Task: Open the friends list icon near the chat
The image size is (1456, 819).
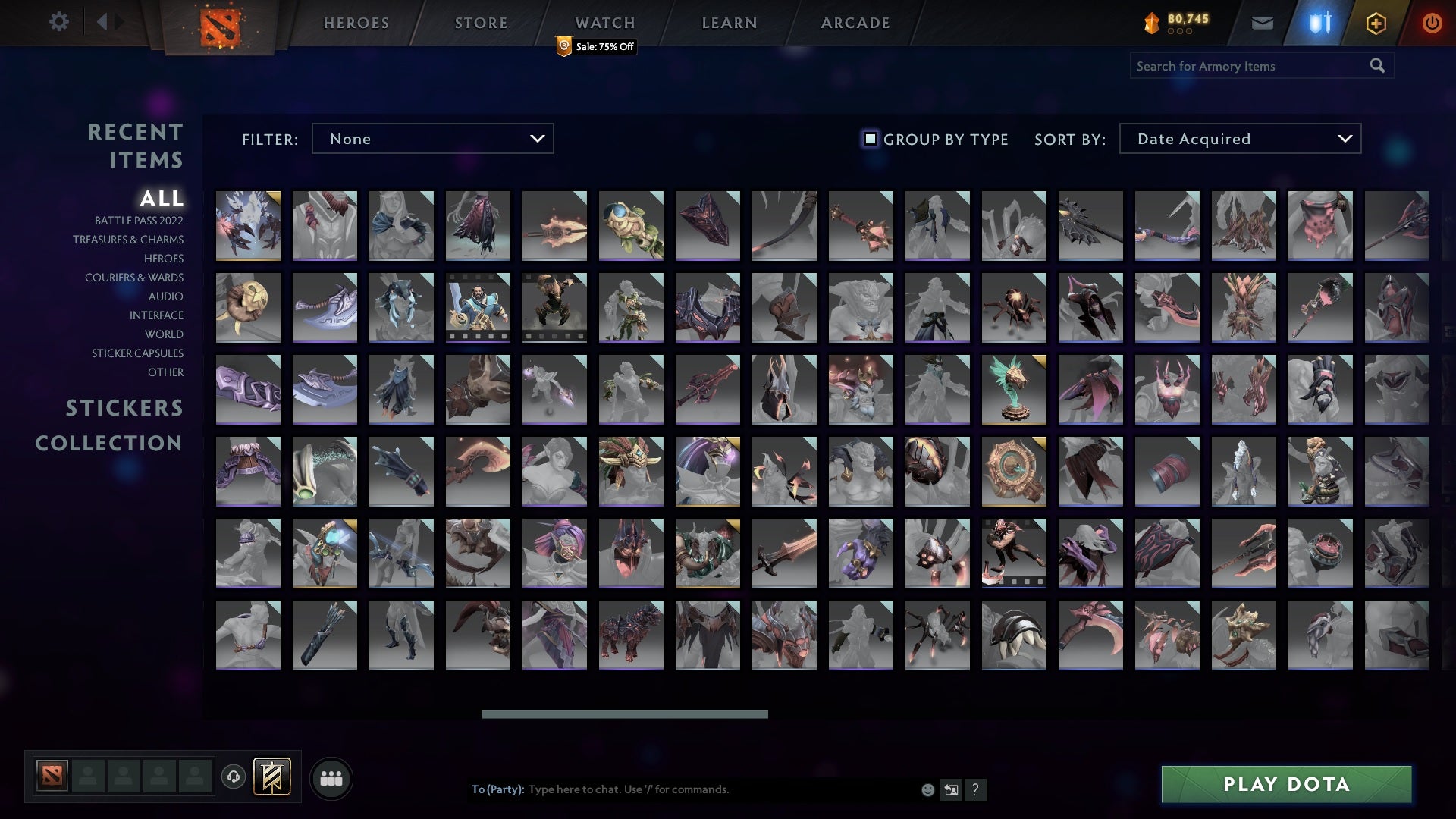Action: (x=331, y=777)
